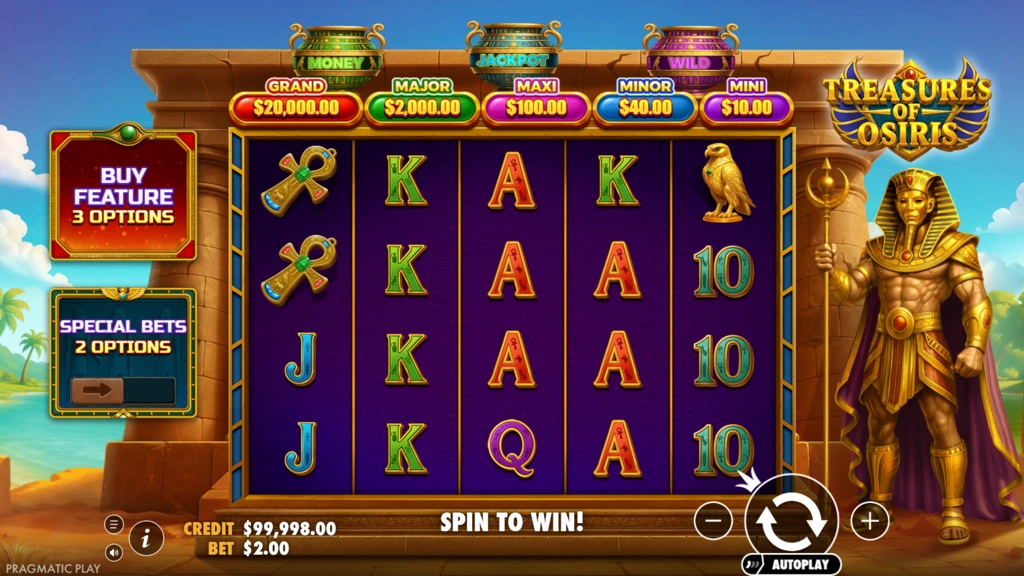Open the Buy Feature options

123,195
